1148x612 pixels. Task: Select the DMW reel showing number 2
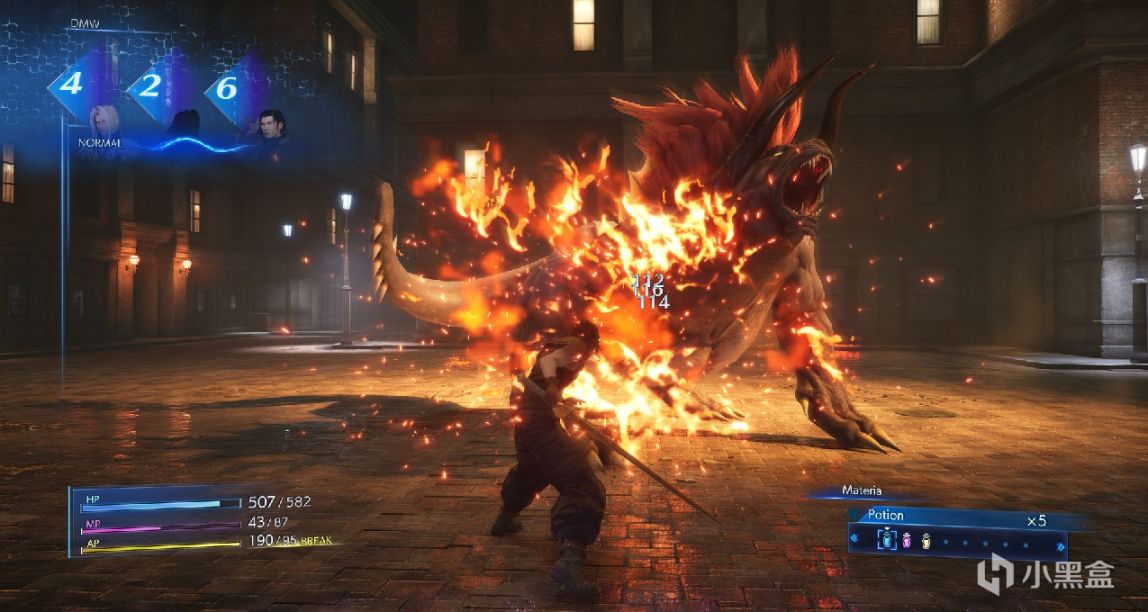tap(150, 86)
